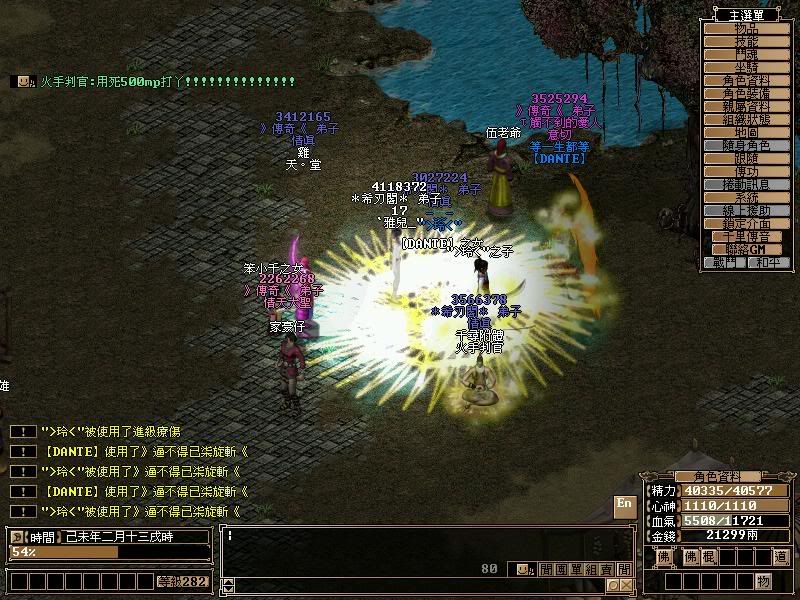The image size is (800, 600).
Task: Open the 物 item button below stats
Action: 763,581
